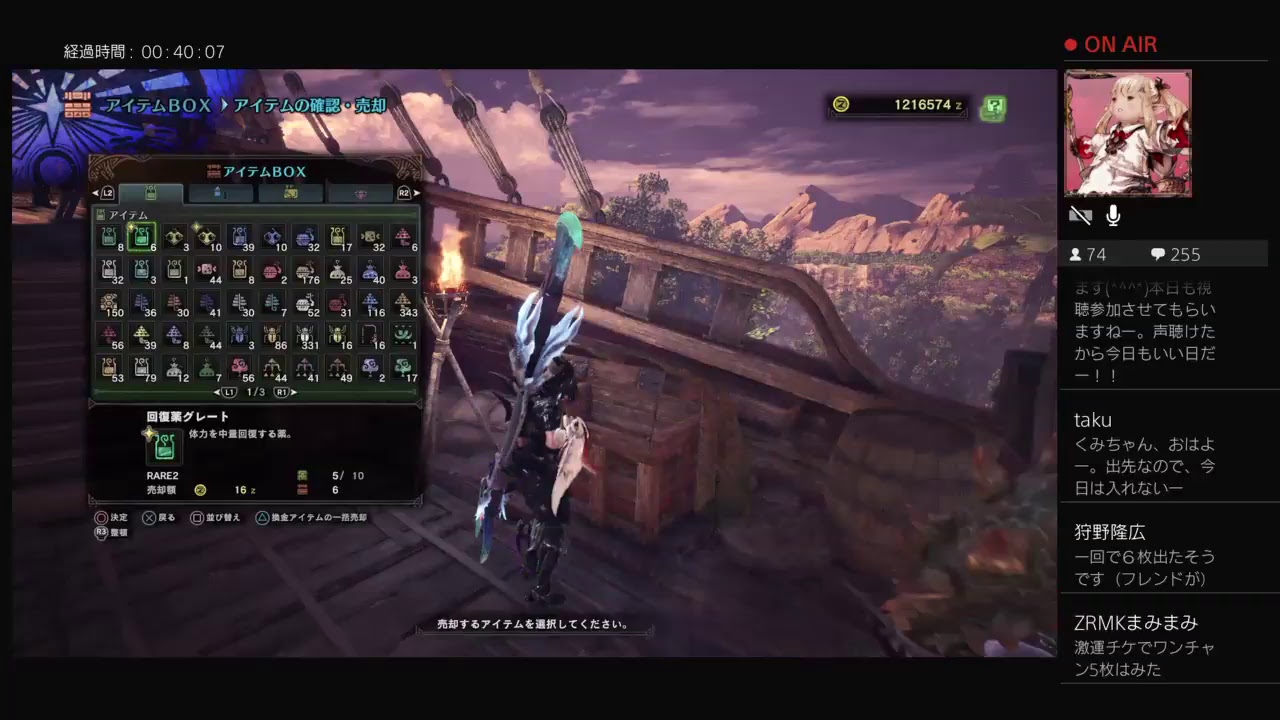Select the sparkling insect item next to the Mega Potion
Image resolution: width=1280 pixels, height=720 pixels.
[207, 237]
